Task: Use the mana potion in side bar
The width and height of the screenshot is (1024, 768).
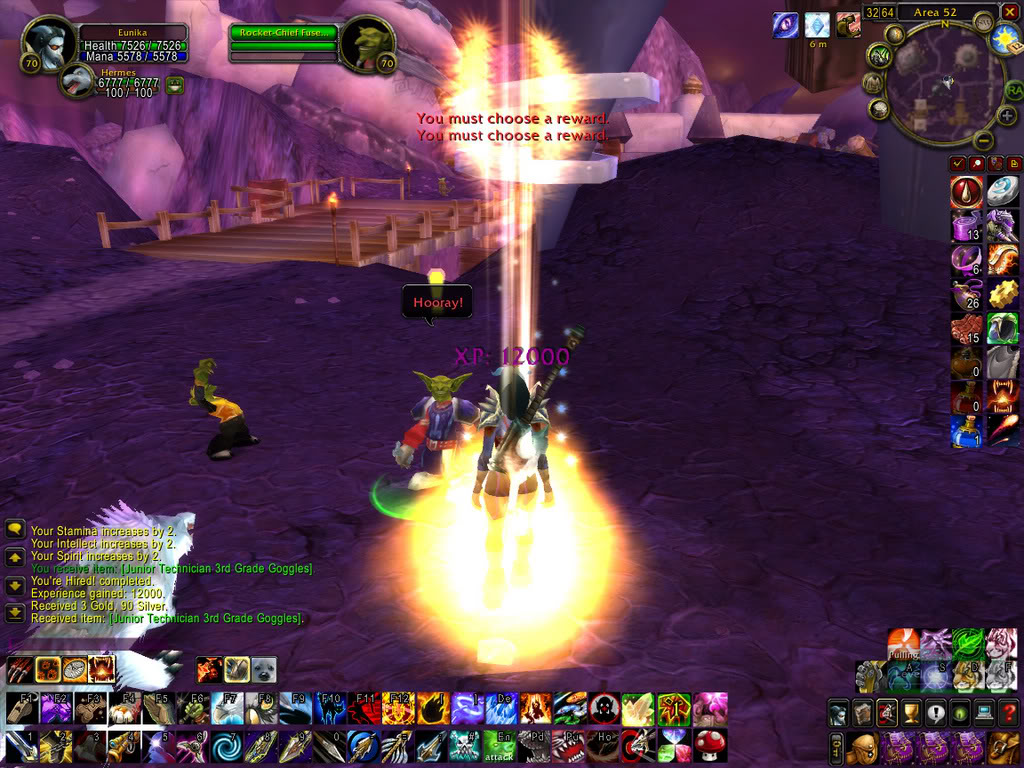Action: pos(965,431)
